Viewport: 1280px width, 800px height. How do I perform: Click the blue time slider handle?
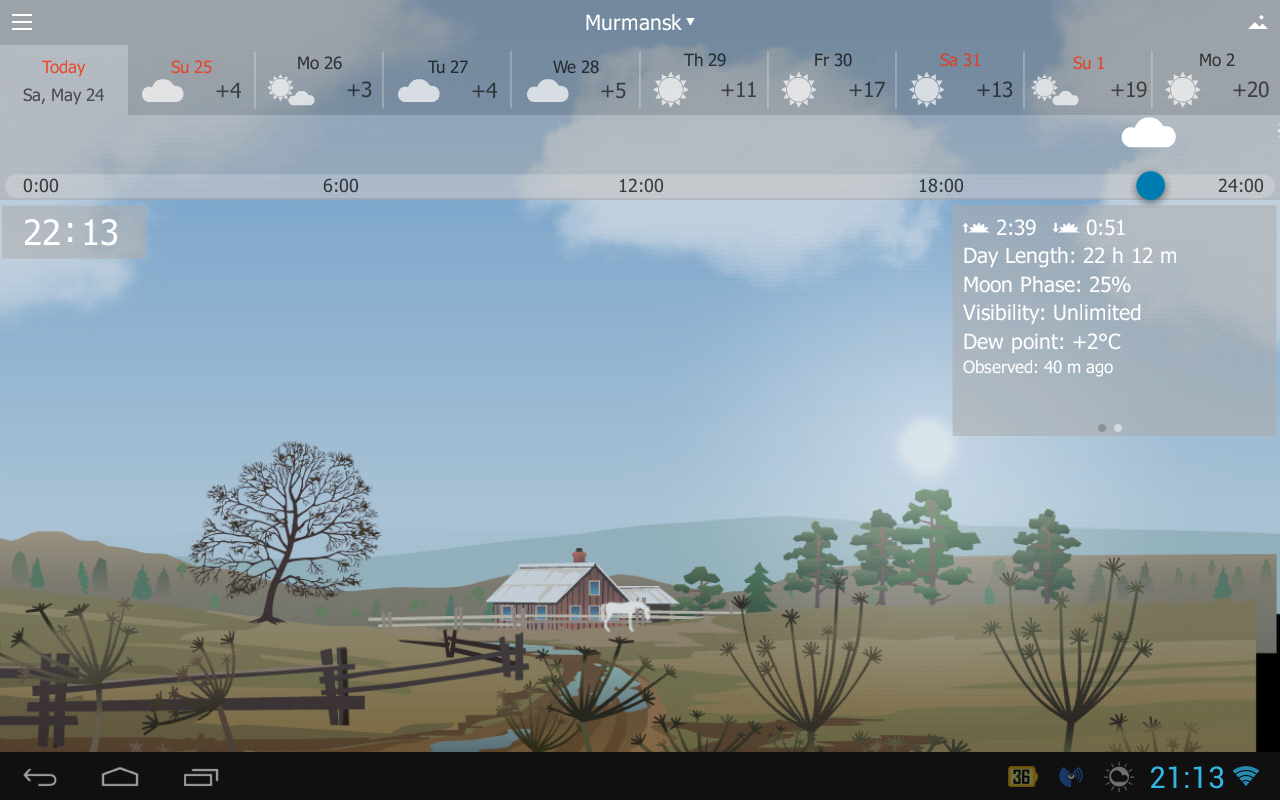point(1150,185)
